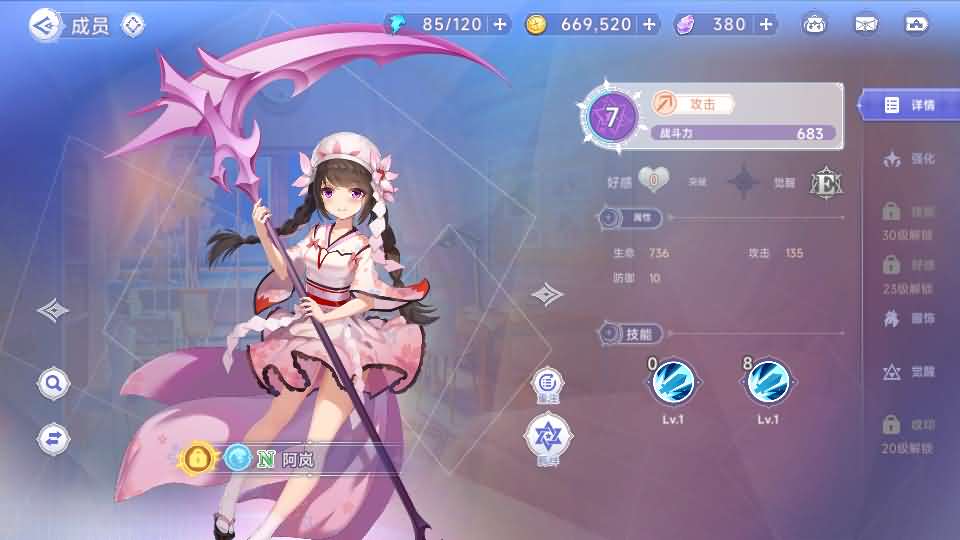The height and width of the screenshot is (540, 960).
Task: Open the cat face icon in top bar
Action: click(817, 24)
